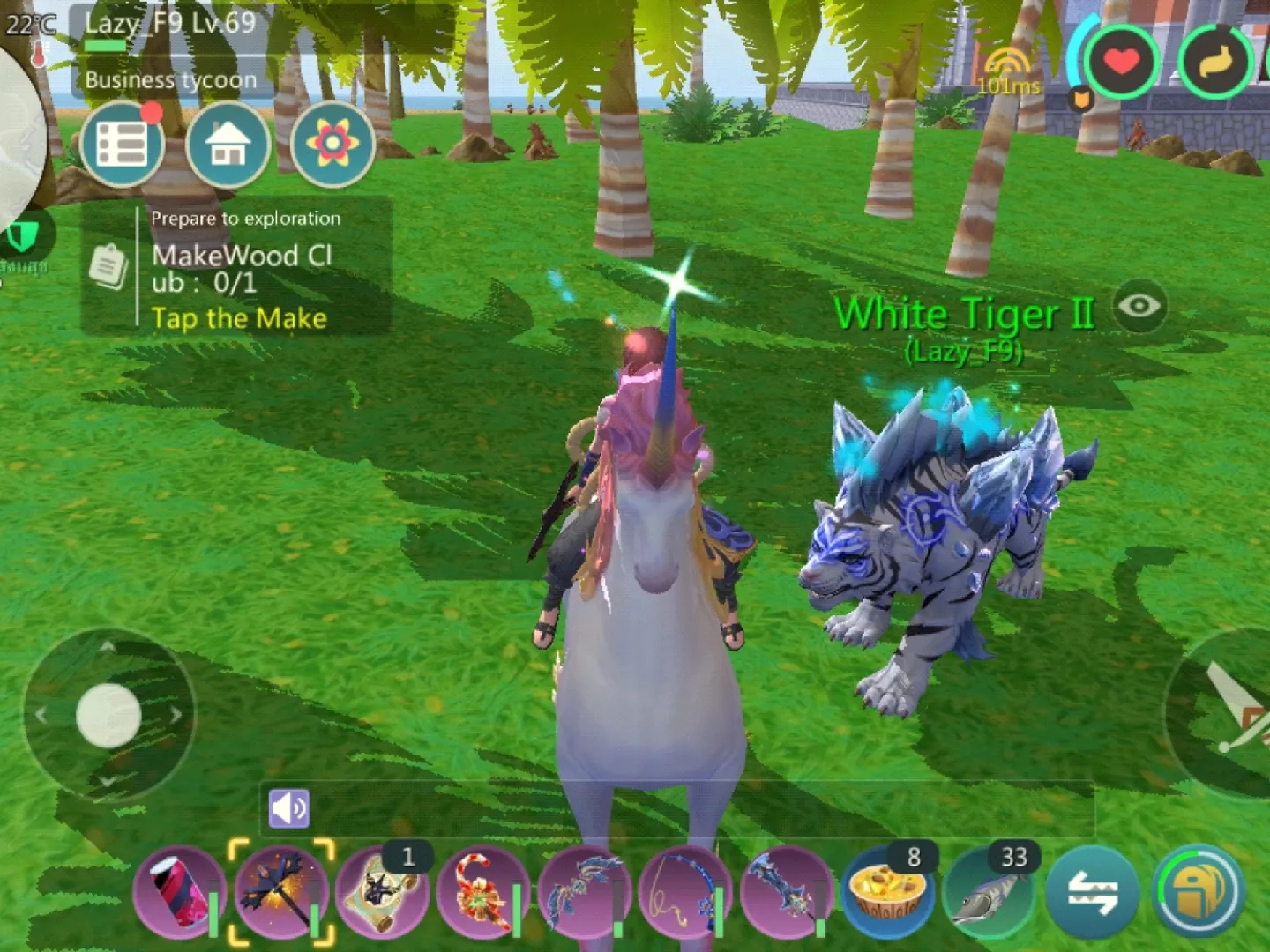
Task: Tap the small badge icon under the rings
Action: [x=1083, y=100]
